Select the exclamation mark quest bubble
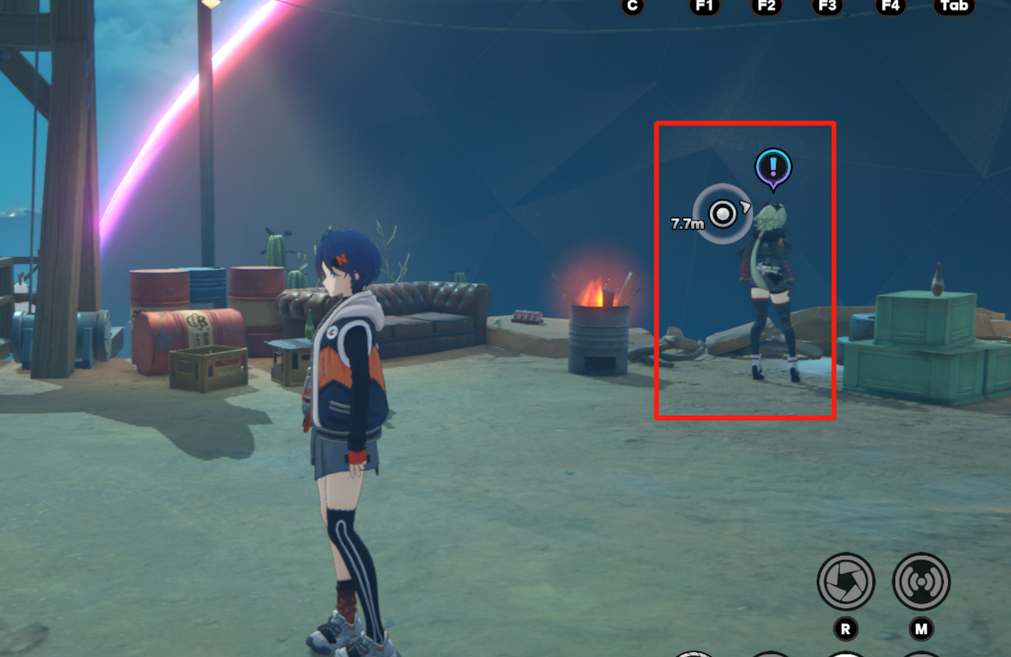This screenshot has width=1011, height=657. 773,168
